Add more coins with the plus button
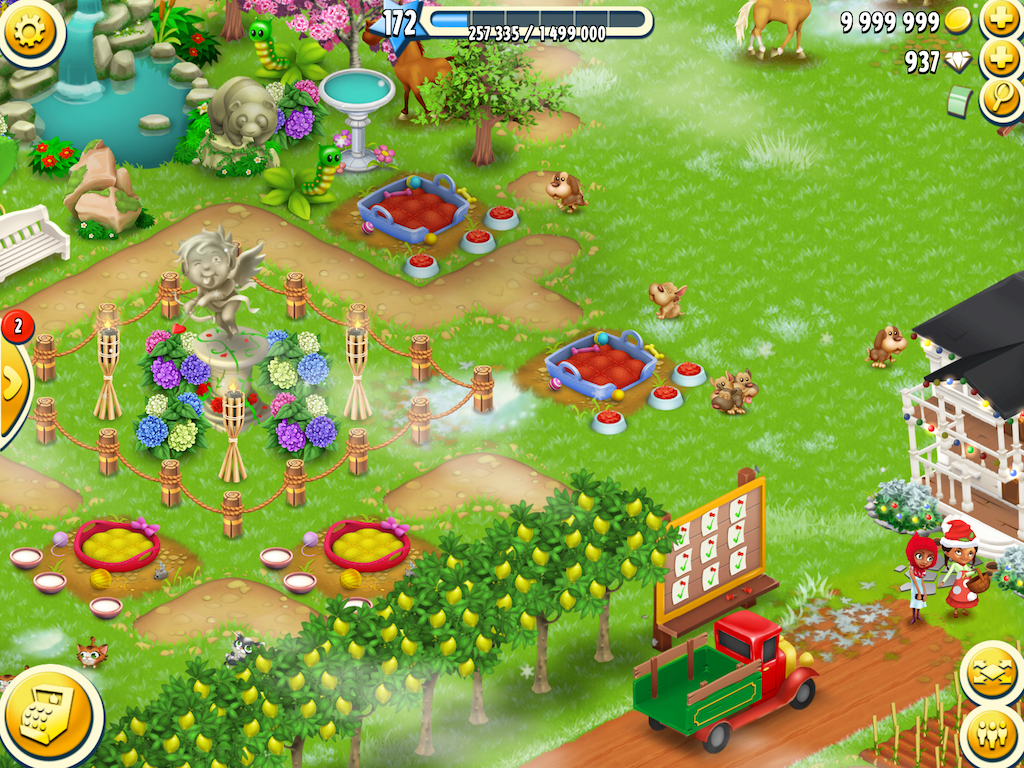Viewport: 1024px width, 768px height. (x=1001, y=19)
